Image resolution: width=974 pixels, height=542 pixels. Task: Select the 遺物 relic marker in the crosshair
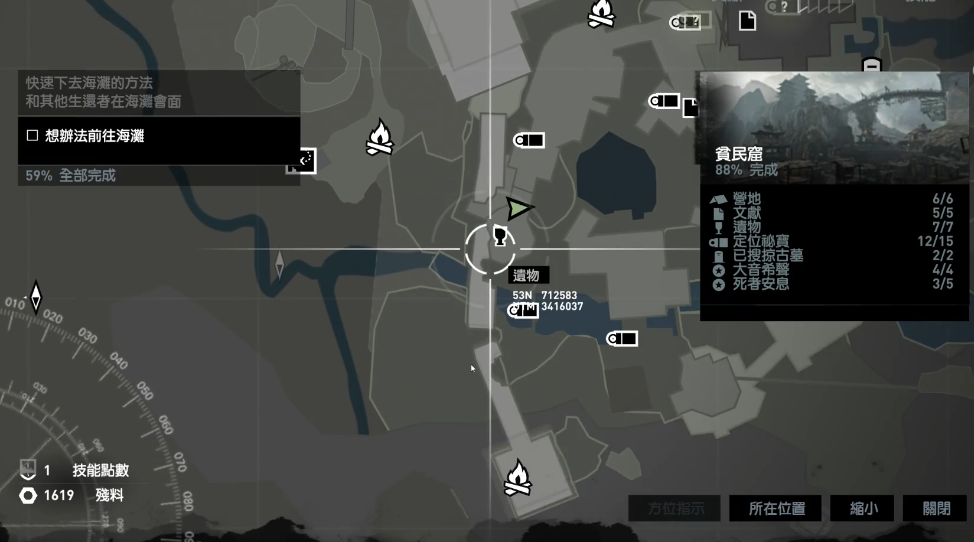tap(496, 238)
